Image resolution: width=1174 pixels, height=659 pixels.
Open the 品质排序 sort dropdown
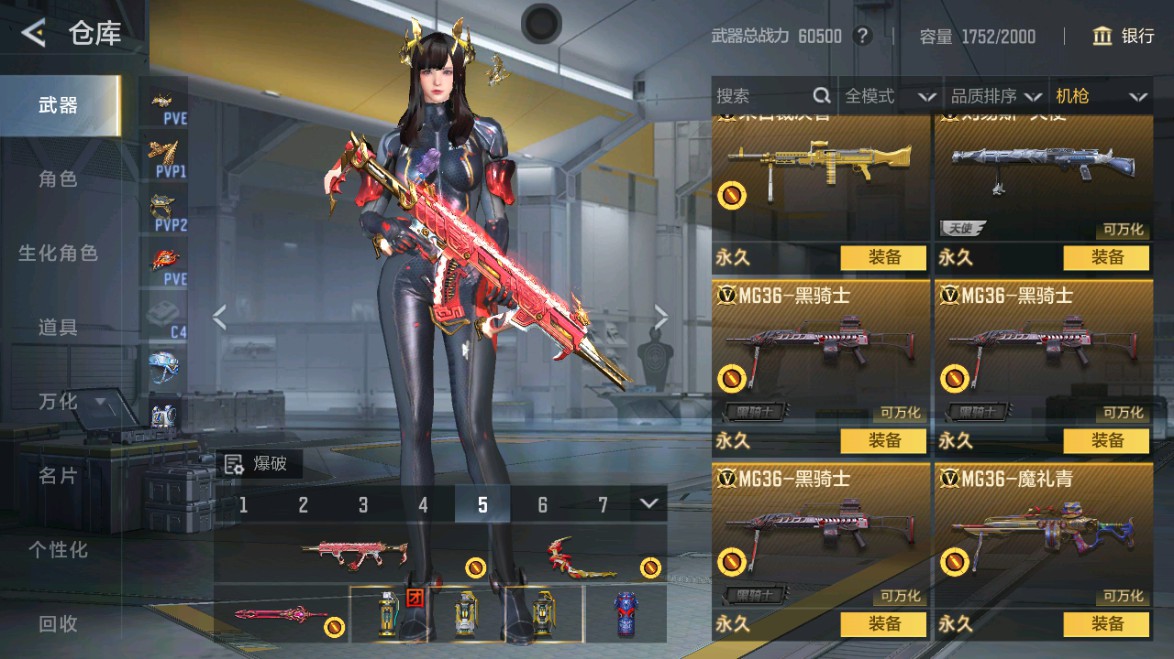pyautogui.click(x=996, y=96)
